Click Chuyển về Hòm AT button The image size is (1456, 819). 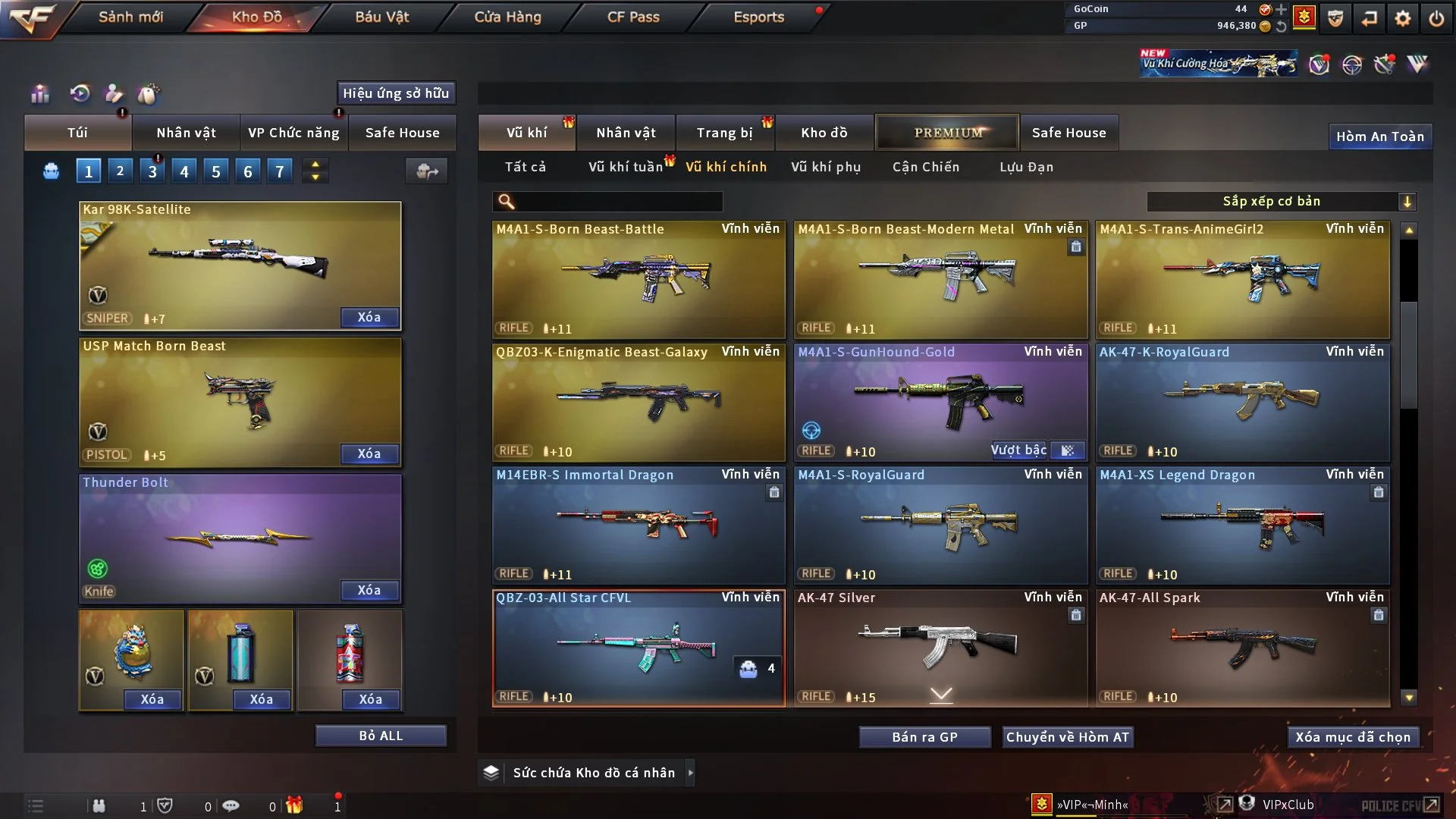click(x=1067, y=737)
